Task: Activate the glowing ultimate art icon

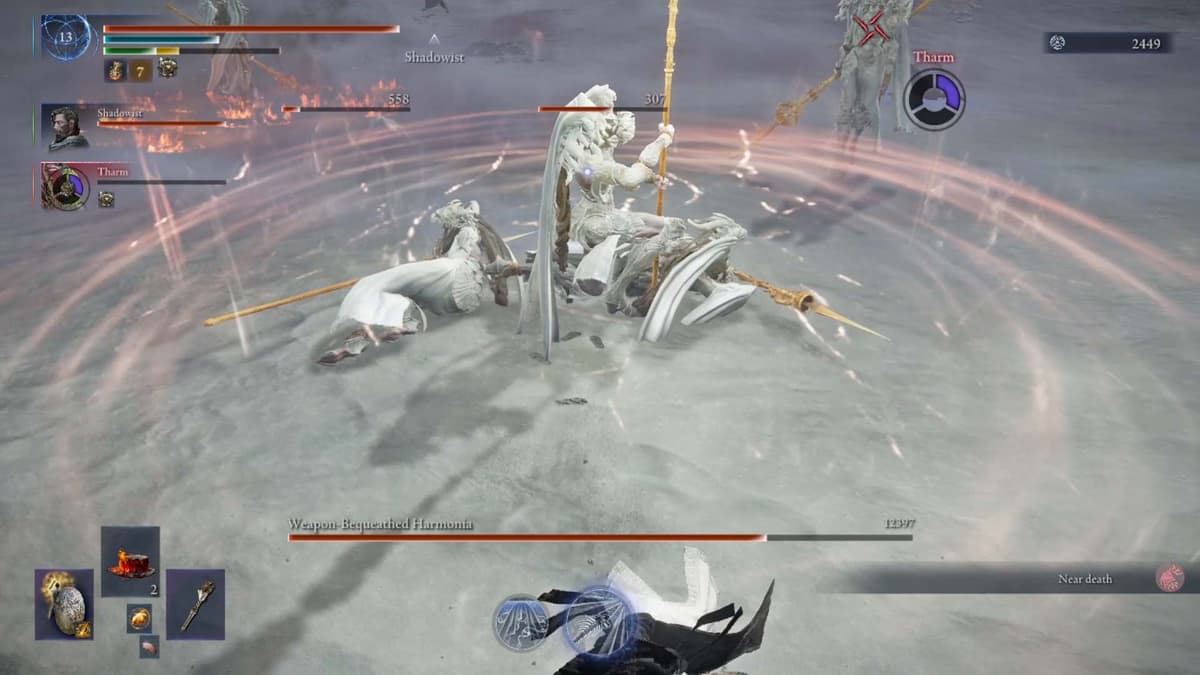Action: coord(599,621)
